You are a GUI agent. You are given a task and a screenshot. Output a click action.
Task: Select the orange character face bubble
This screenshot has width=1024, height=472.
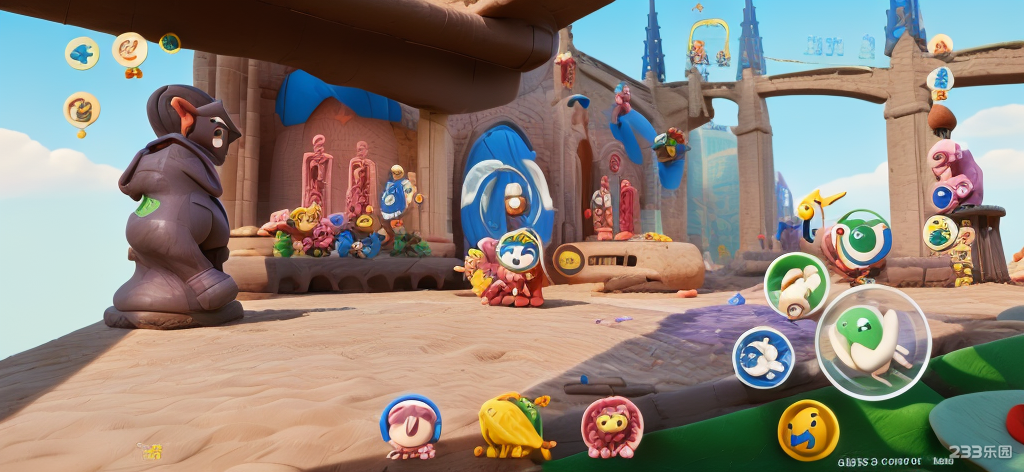pyautogui.click(x=130, y=49)
